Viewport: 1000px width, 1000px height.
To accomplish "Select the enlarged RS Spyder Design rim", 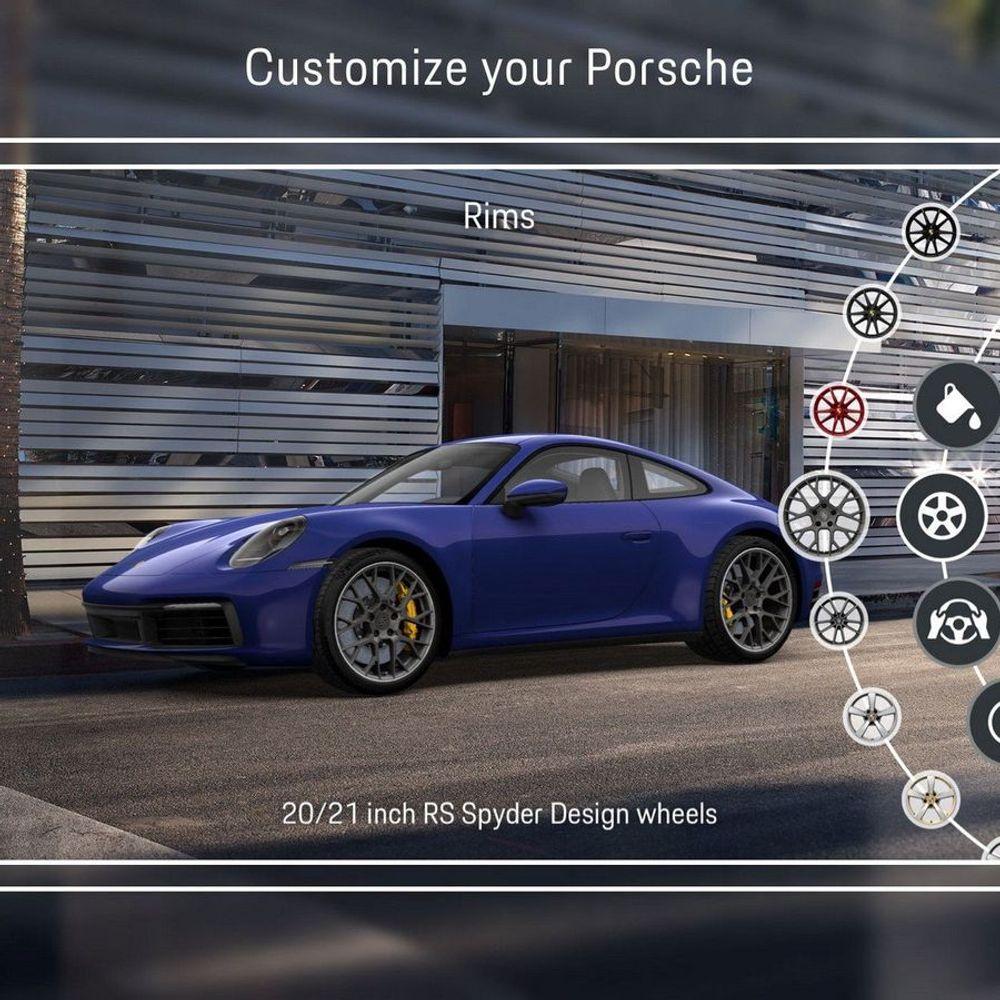I will 823,516.
